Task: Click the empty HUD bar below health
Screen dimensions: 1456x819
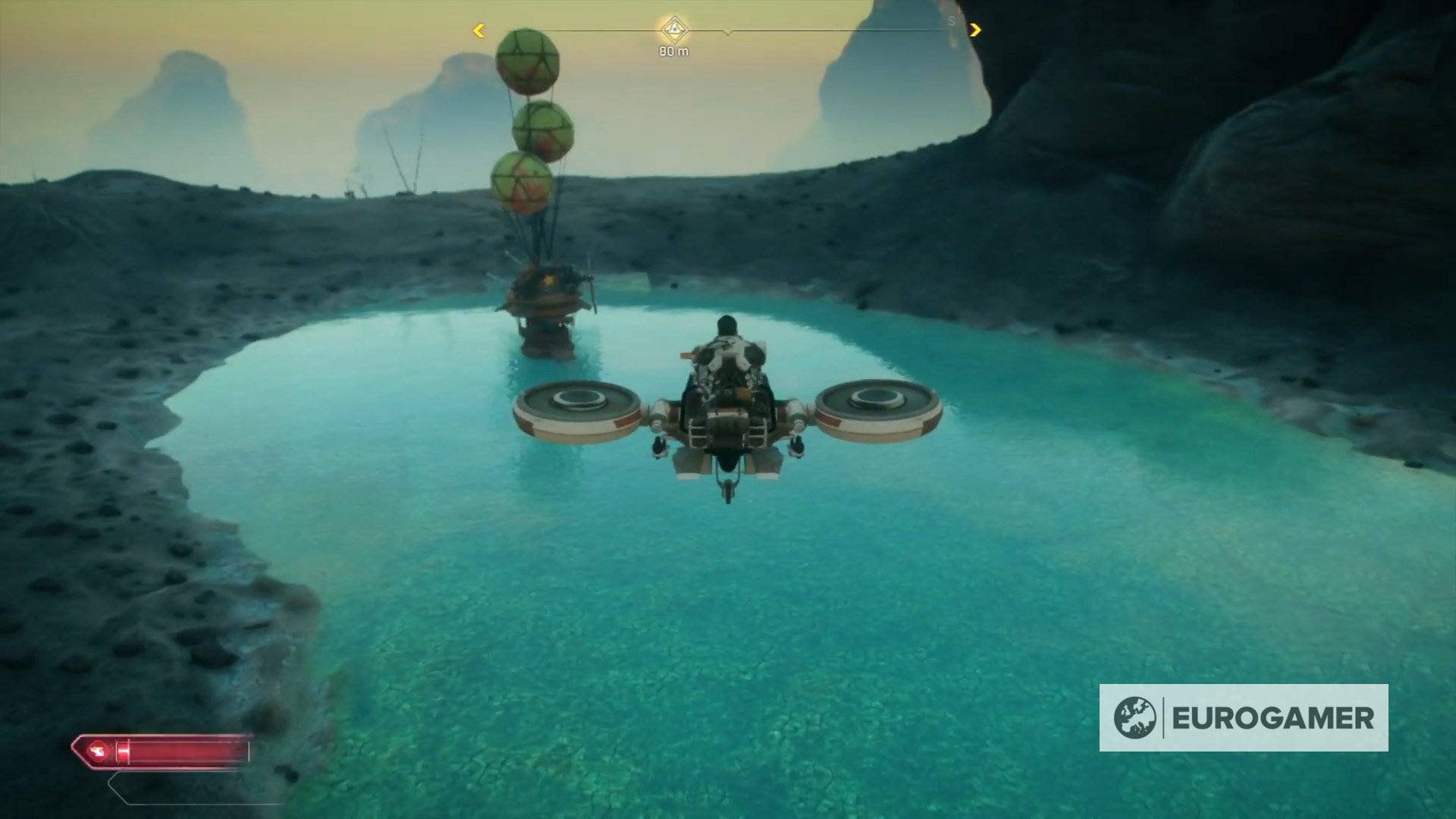Action: (x=197, y=787)
